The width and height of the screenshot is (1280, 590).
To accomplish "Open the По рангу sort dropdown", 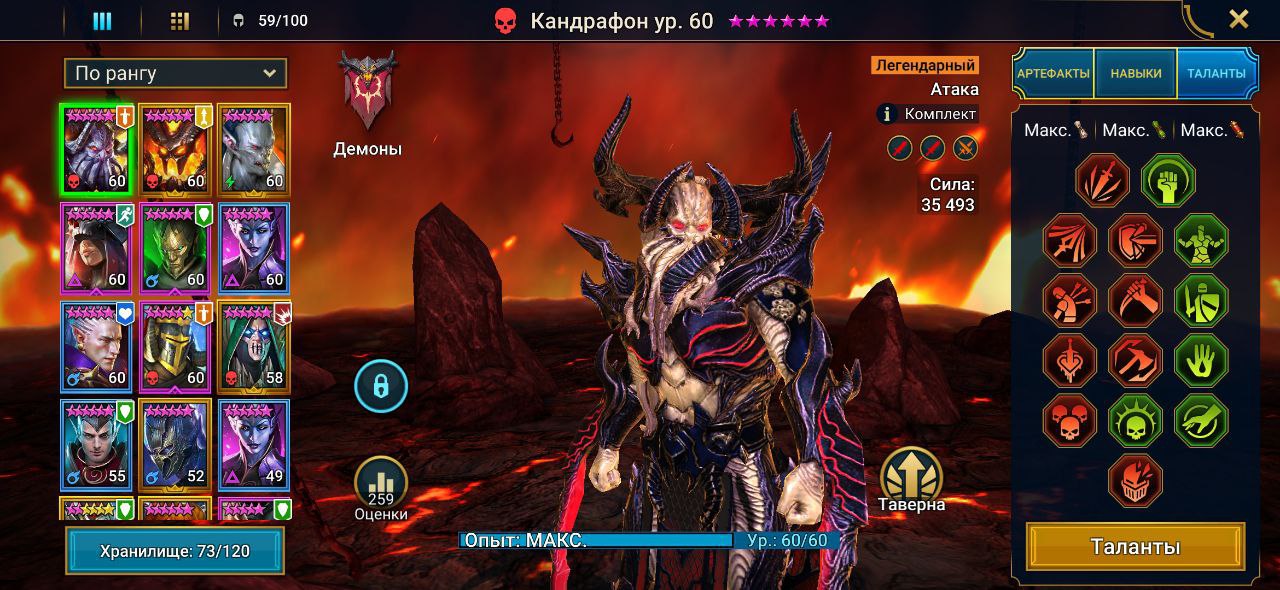I will point(175,73).
